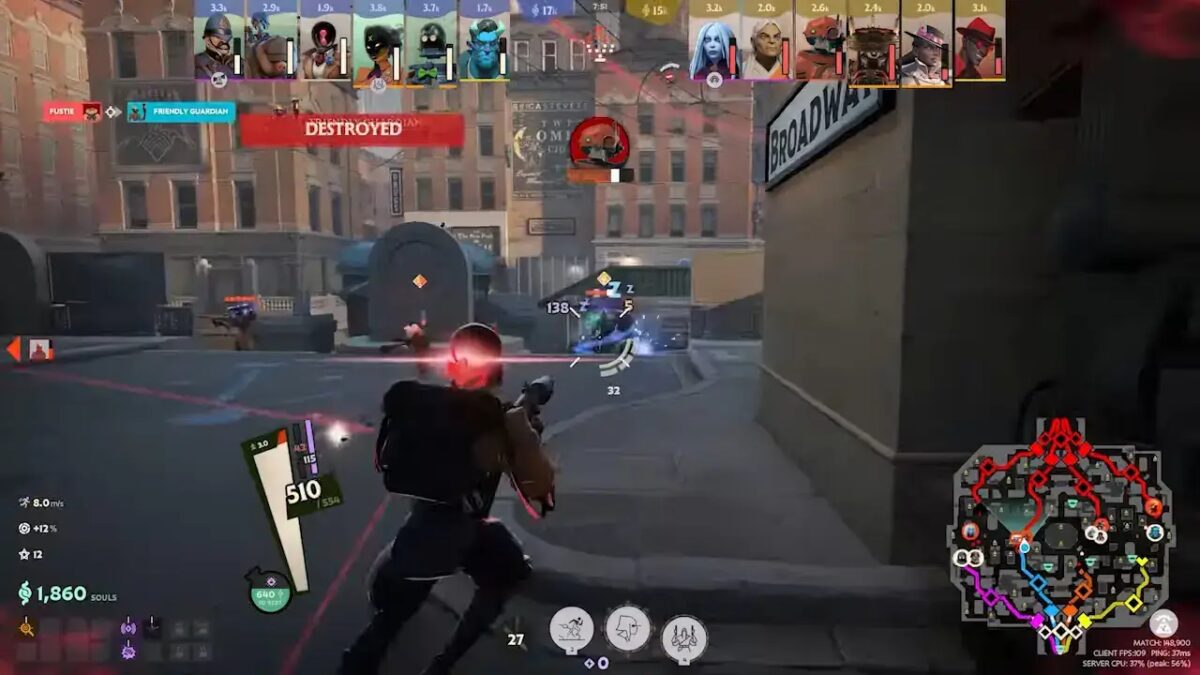Viewport: 1200px width, 675px height.
Task: Click the round badge icon beside the match info
Action: [1163, 623]
